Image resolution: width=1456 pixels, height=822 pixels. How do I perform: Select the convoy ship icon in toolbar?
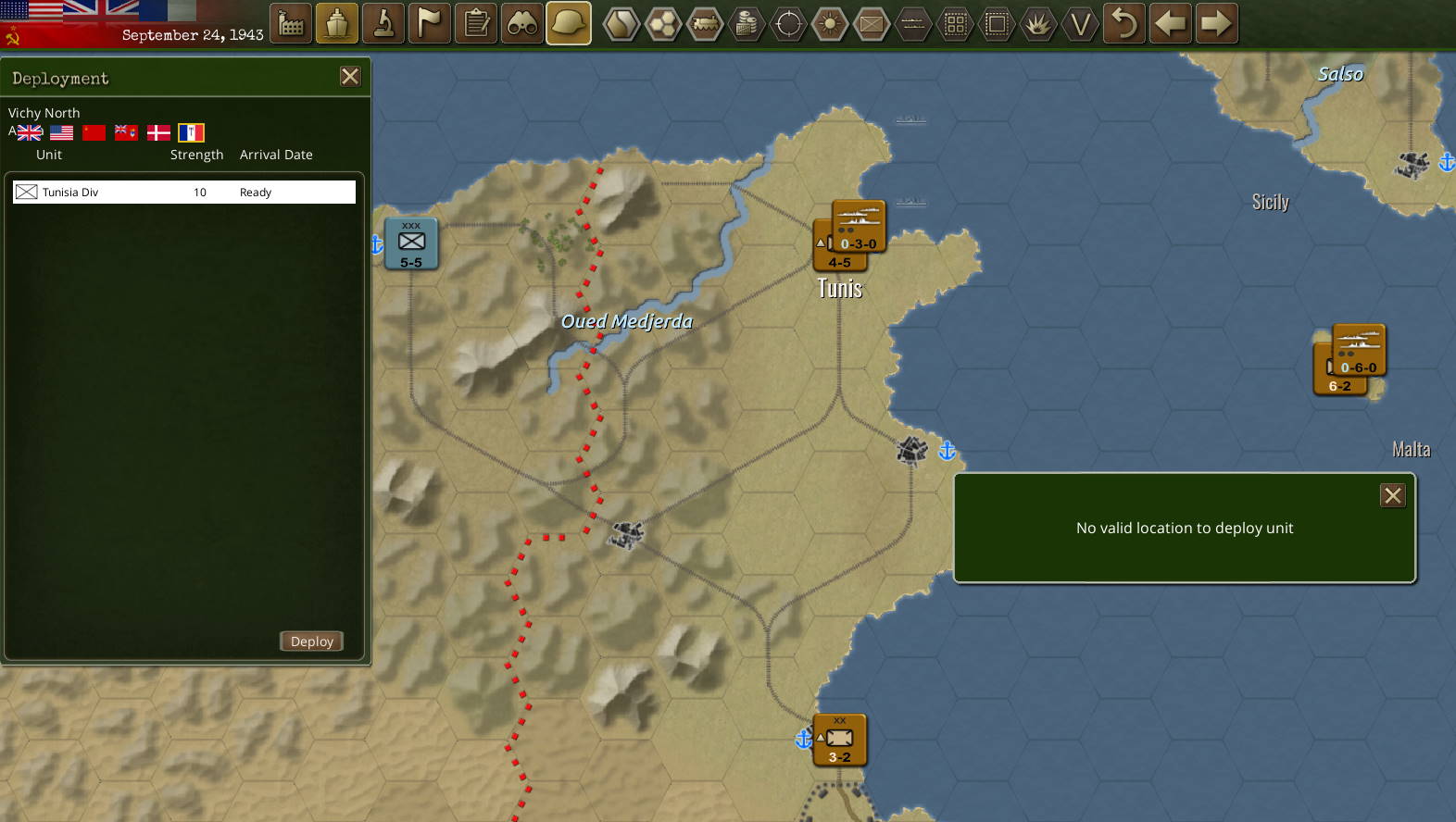coord(336,23)
